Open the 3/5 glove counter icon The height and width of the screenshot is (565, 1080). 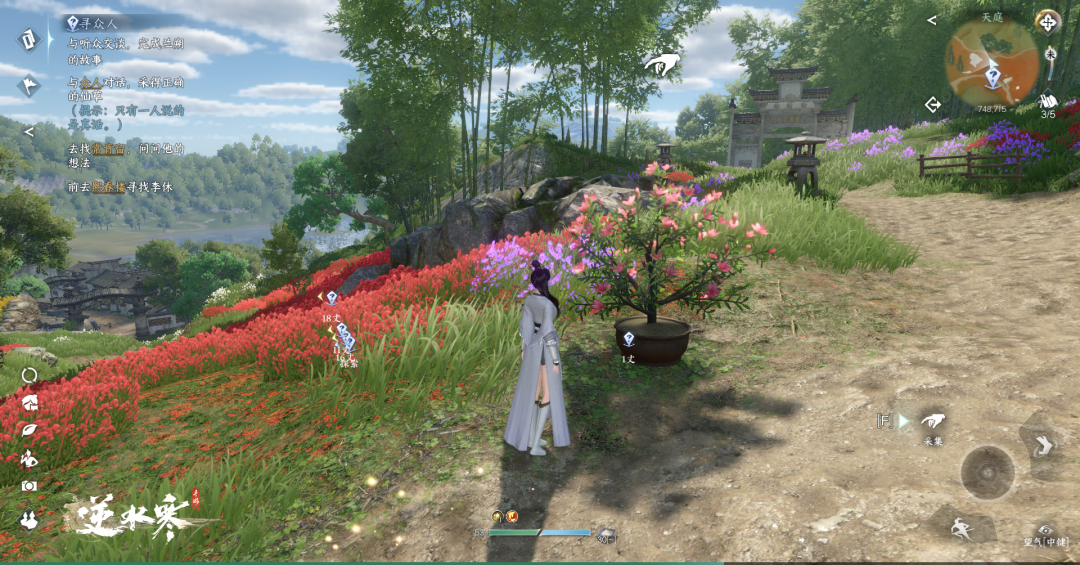1048,103
